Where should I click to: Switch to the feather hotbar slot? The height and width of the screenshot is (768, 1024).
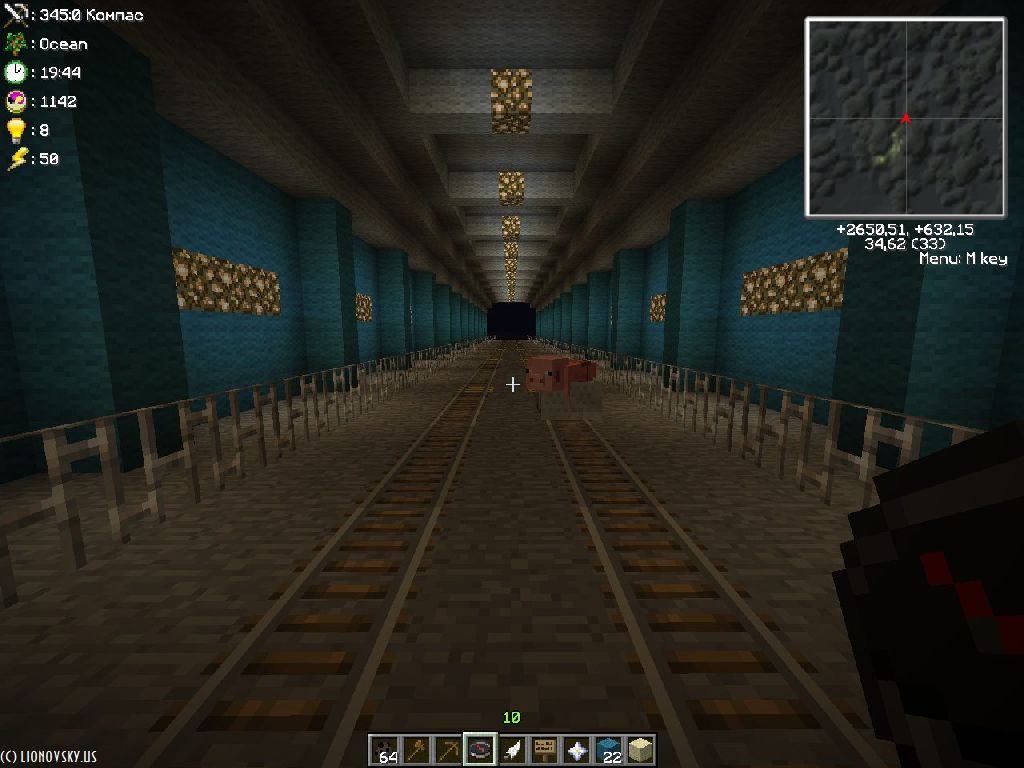click(x=512, y=749)
